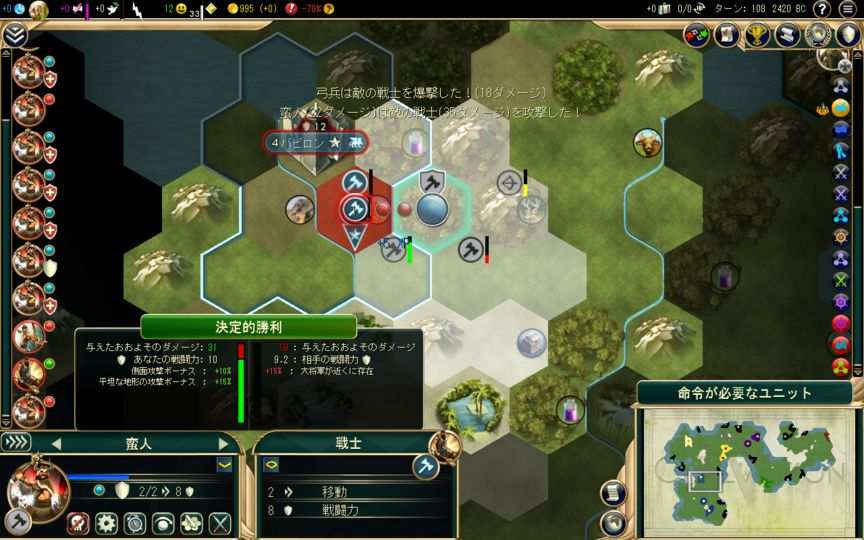Toggle the unit promotions dropdown arrow
The image size is (864, 540).
[225, 465]
